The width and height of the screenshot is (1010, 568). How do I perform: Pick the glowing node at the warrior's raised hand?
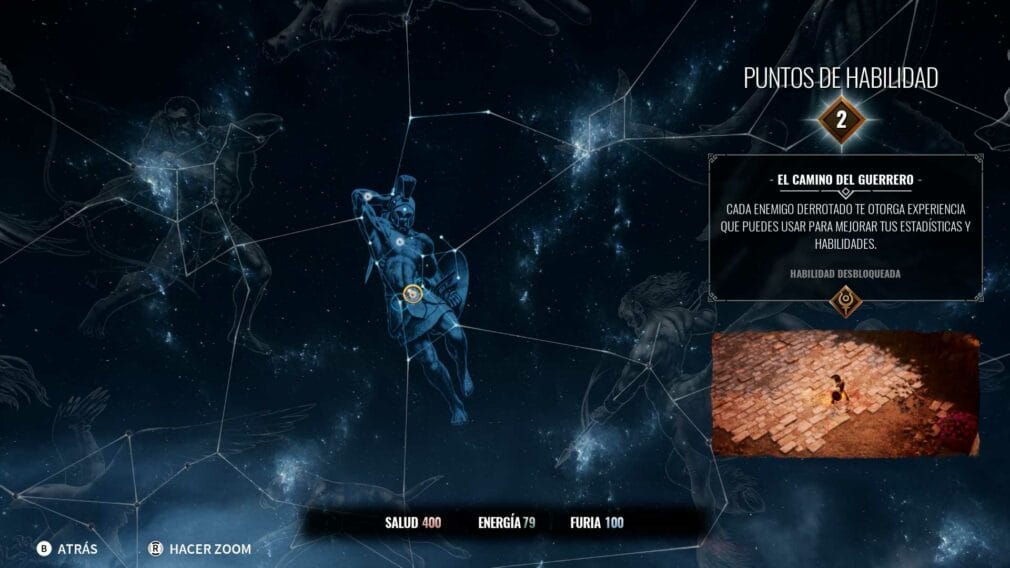click(370, 197)
